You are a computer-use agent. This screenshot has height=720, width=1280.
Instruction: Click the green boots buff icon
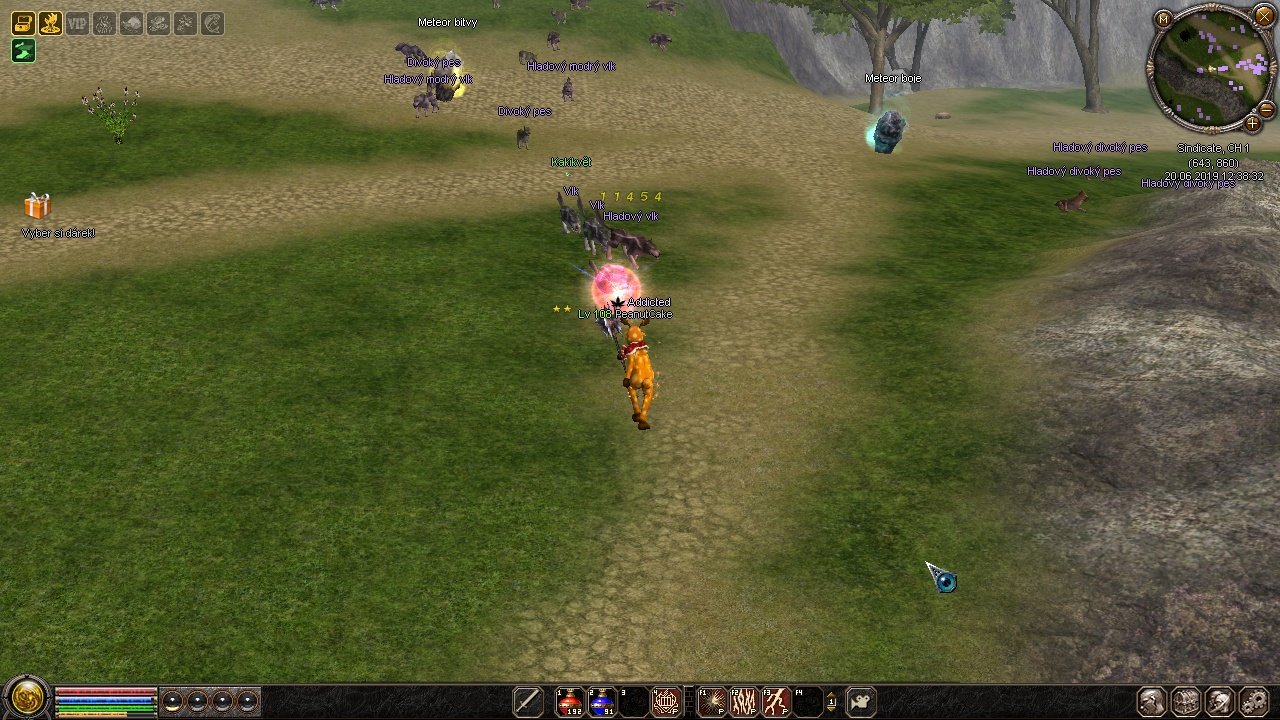point(22,50)
